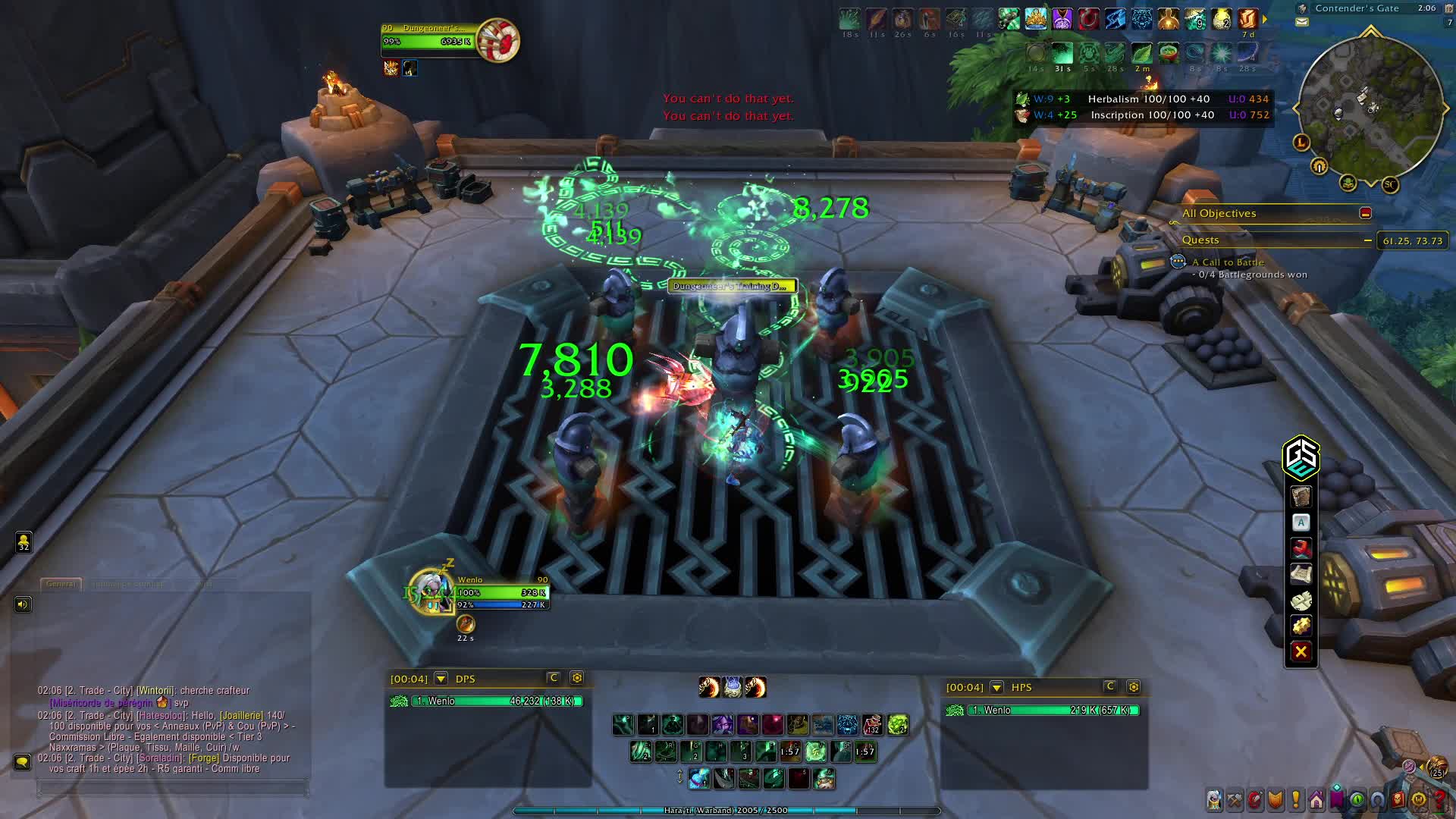
Task: Click the SC button on the minimap
Action: tap(1390, 184)
